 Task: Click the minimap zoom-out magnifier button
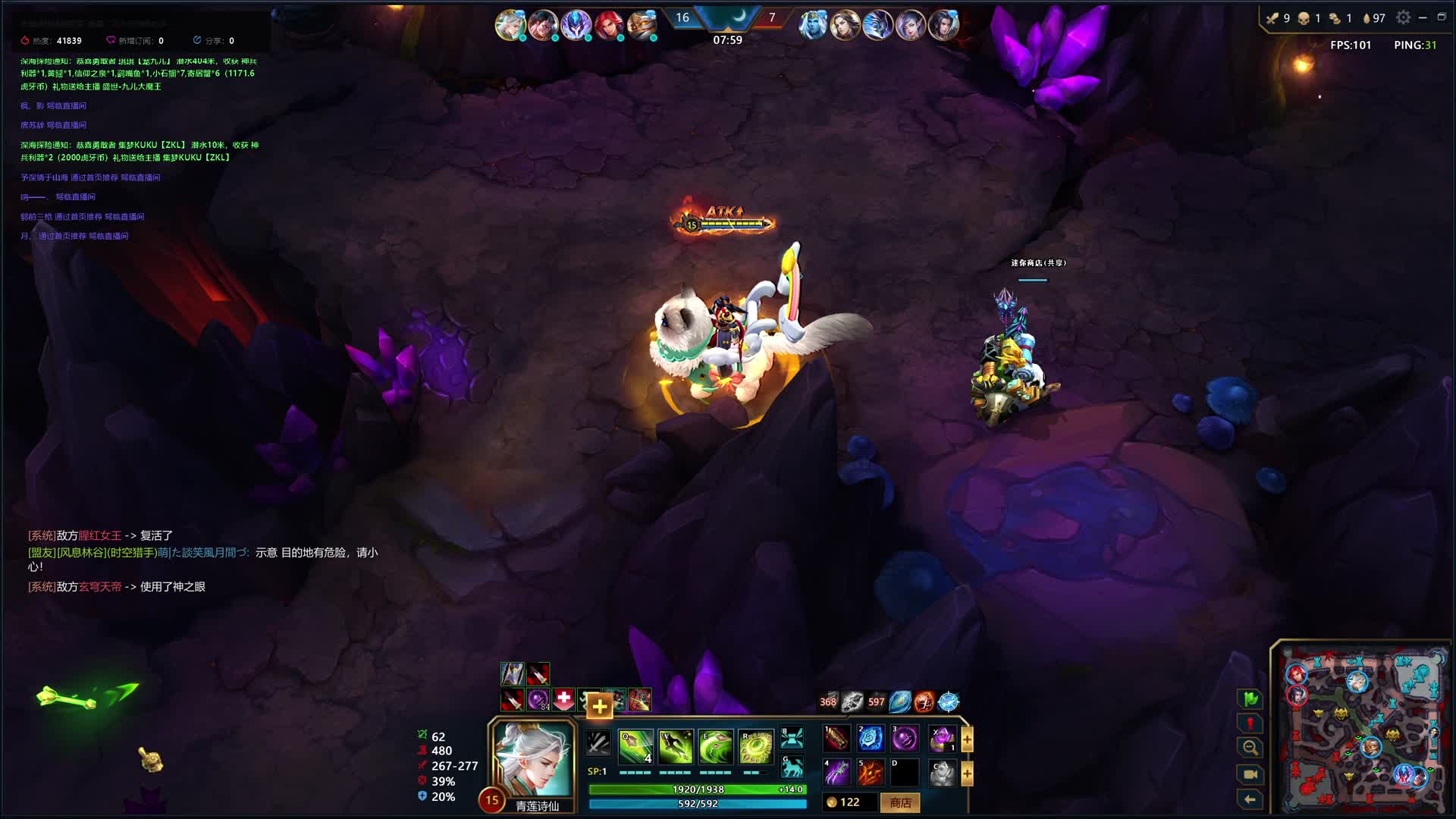click(x=1250, y=748)
